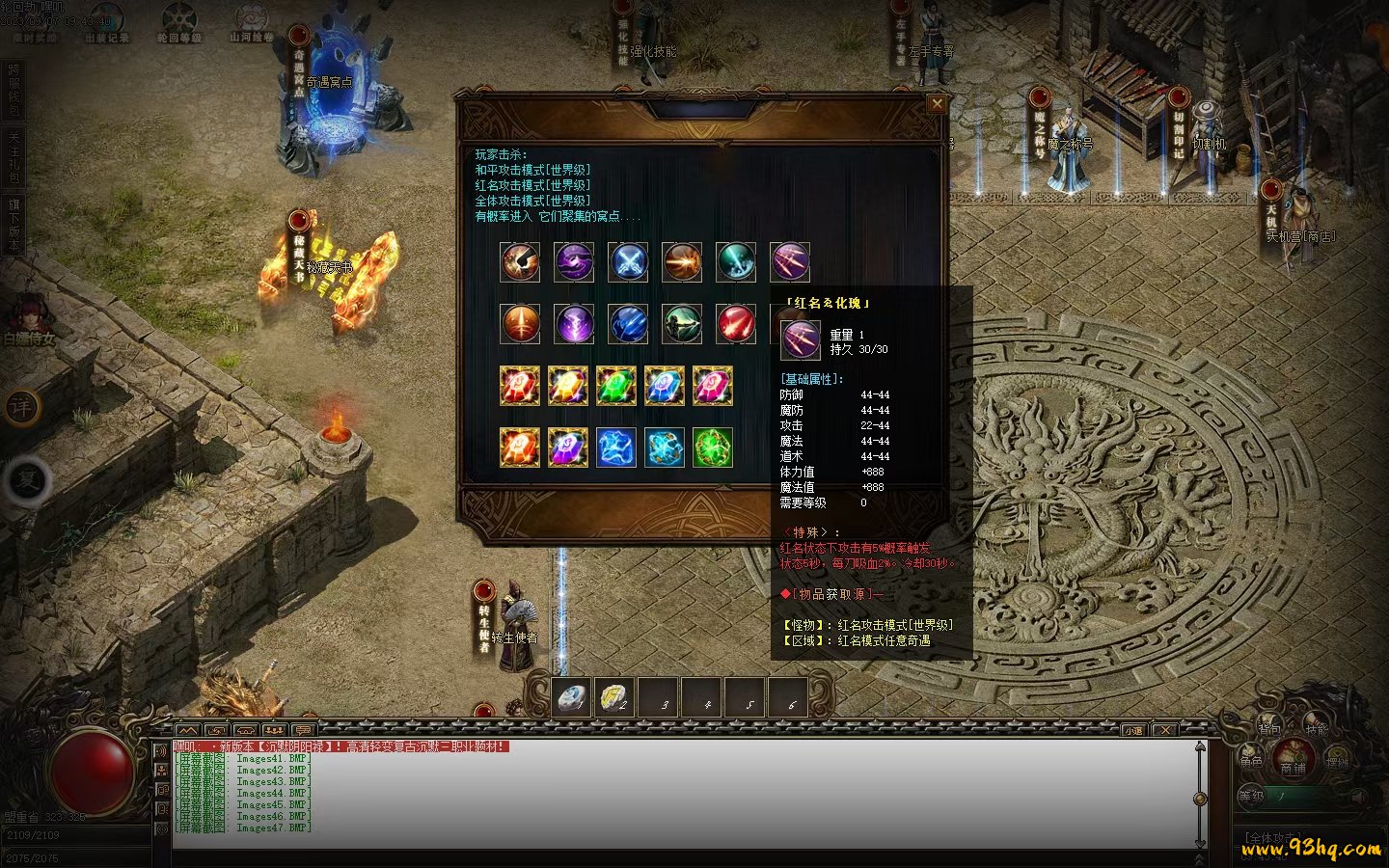The image size is (1389, 868).
Task: Click the chat scrollbar up arrow
Action: tap(1200, 746)
